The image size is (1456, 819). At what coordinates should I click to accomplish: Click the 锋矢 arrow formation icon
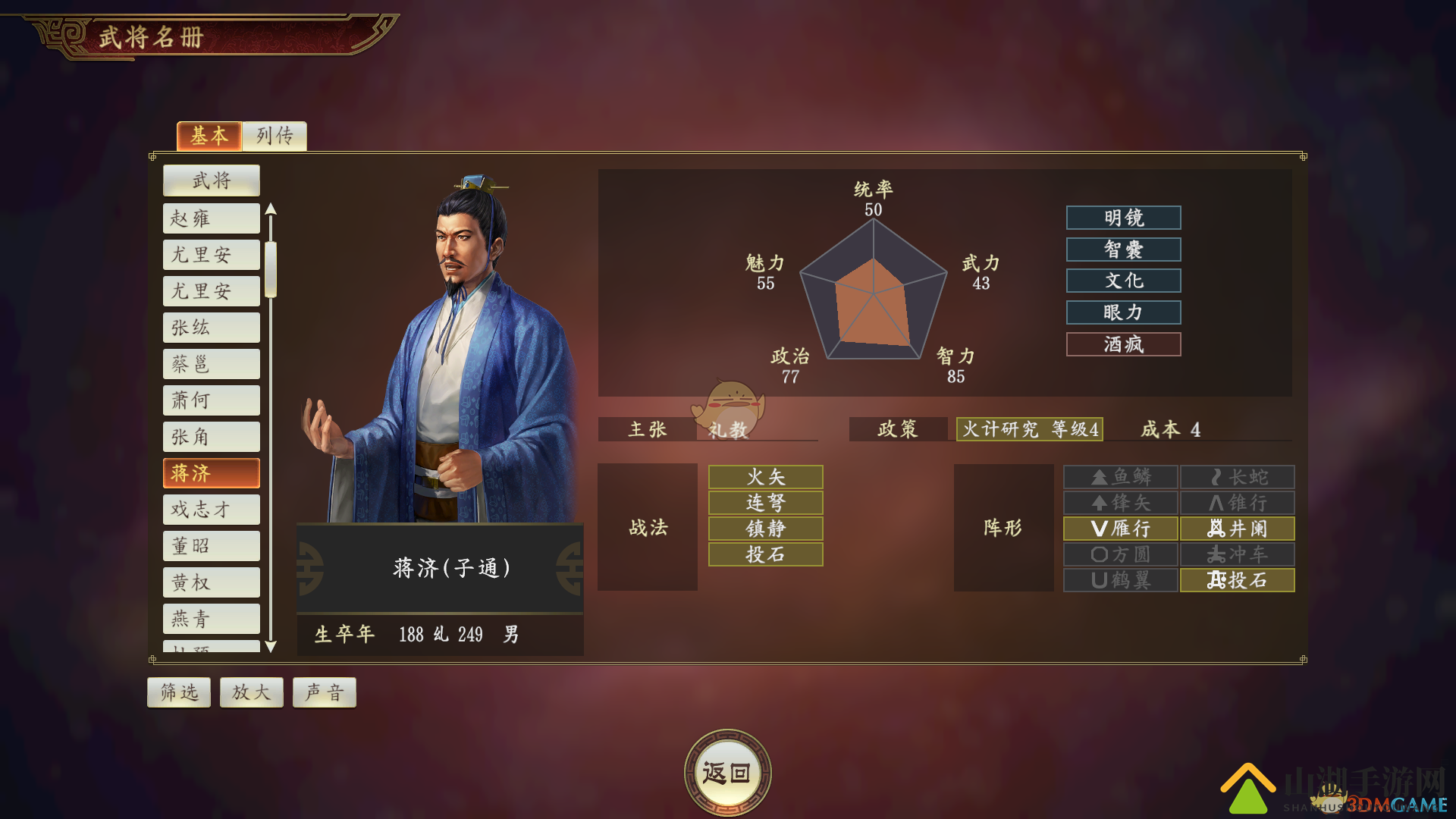[1121, 503]
